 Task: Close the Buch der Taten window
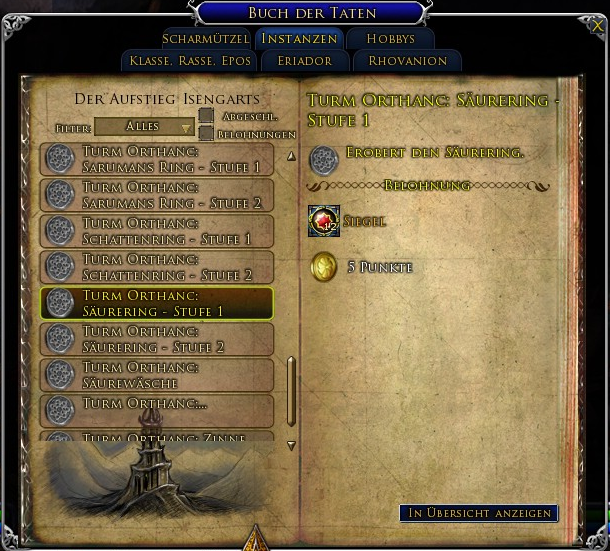[x=598, y=26]
